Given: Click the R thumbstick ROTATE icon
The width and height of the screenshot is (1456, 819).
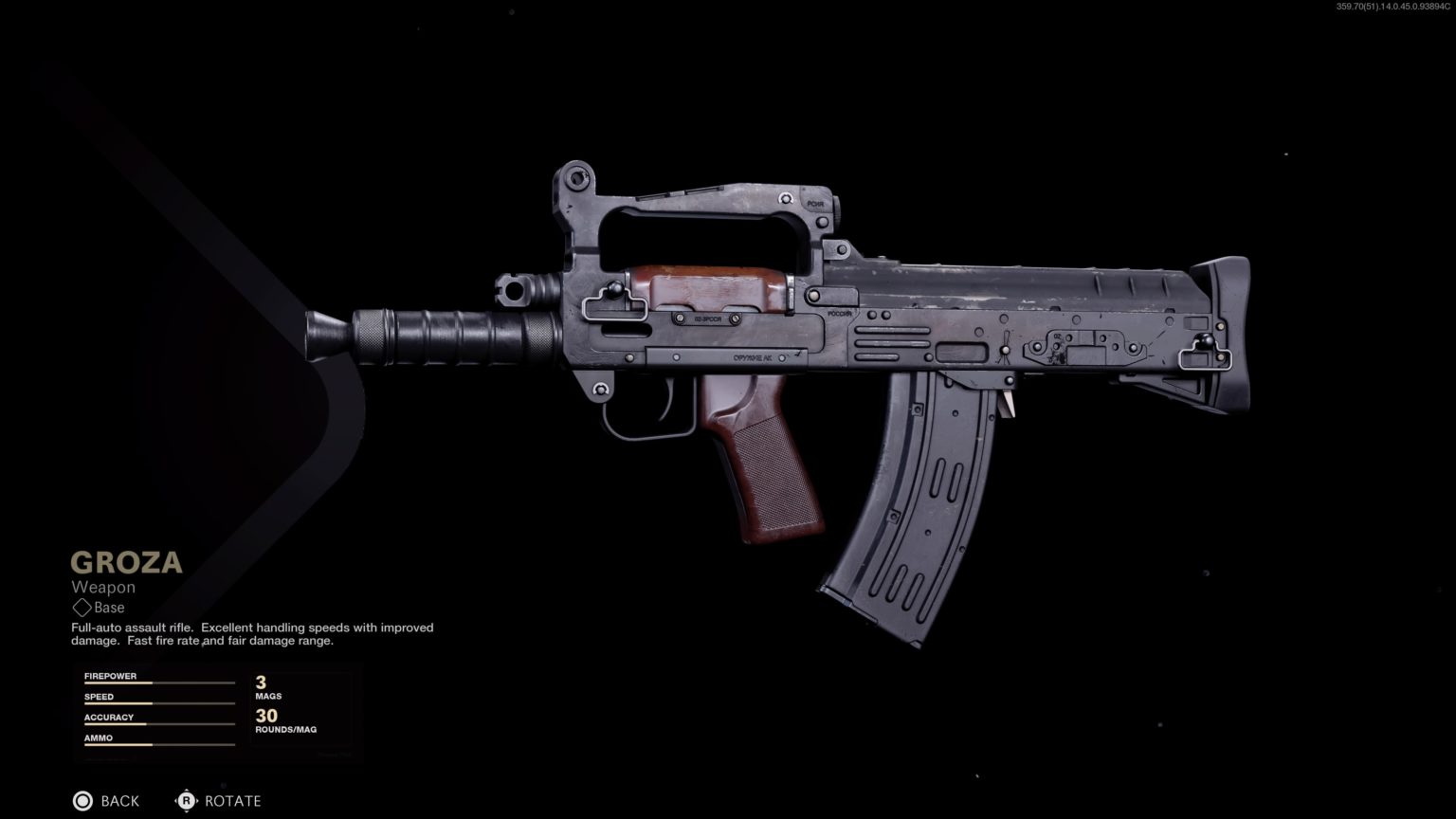Looking at the screenshot, I should pyautogui.click(x=187, y=801).
